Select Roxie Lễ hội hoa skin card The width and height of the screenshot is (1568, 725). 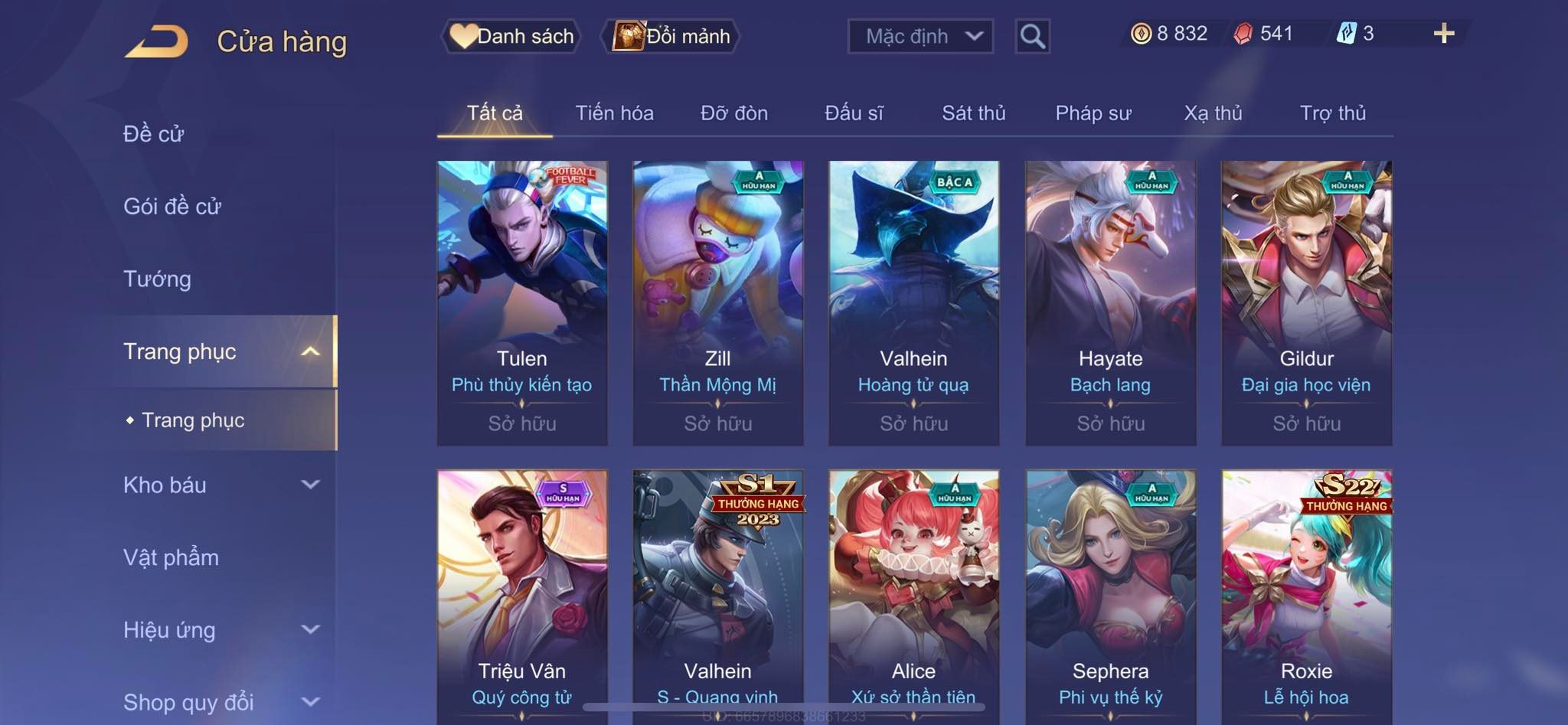(x=1306, y=596)
